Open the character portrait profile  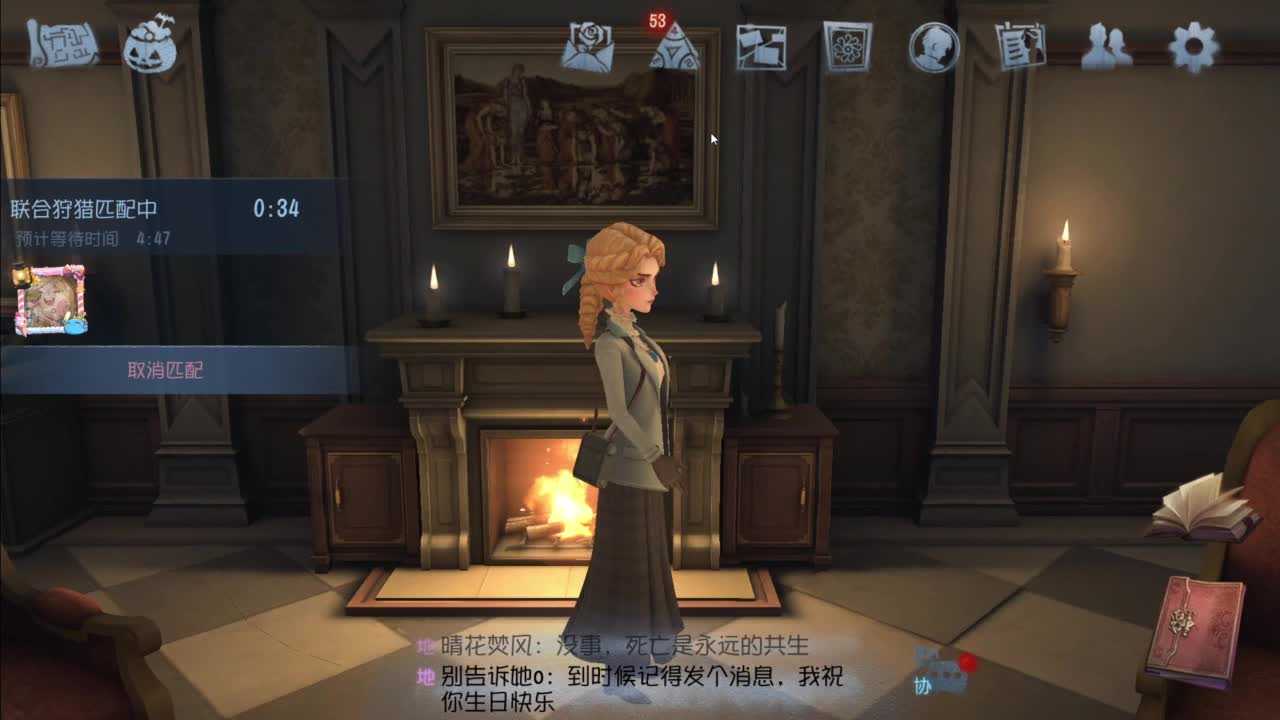pyautogui.click(x=935, y=46)
